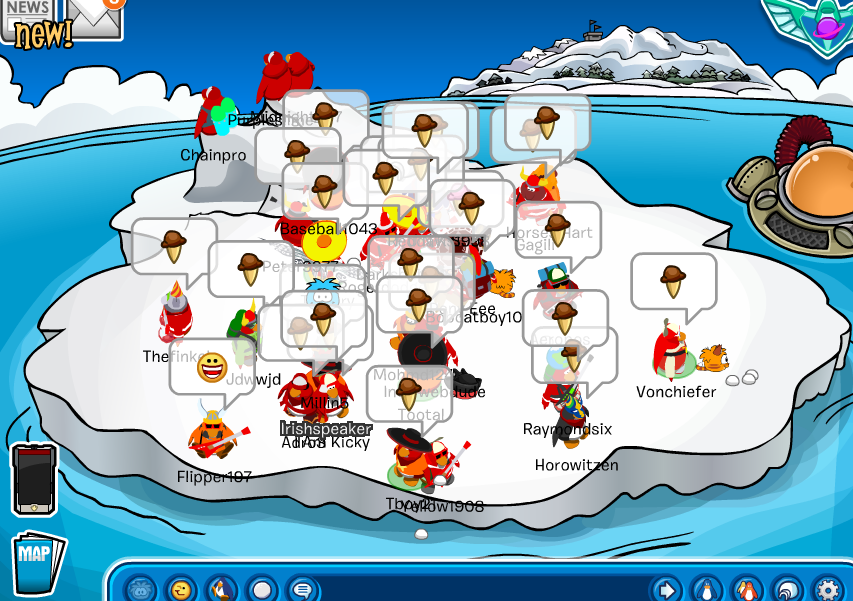This screenshot has height=601, width=853.
Task: Click the puffle icon on the toolbar
Action: point(143,589)
